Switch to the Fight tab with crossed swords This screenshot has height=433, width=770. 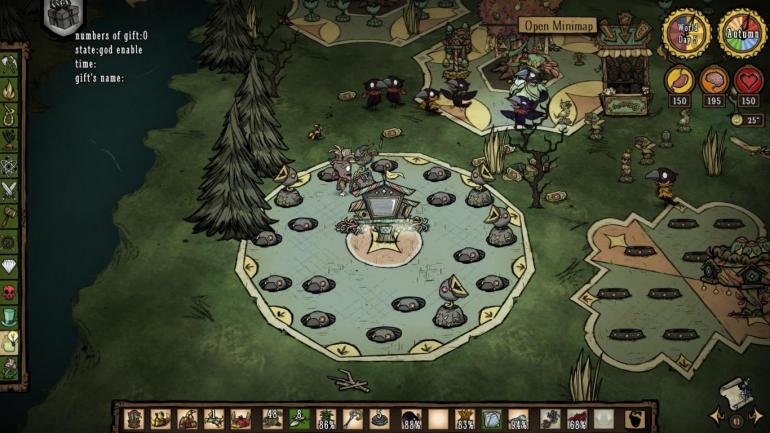pos(9,188)
